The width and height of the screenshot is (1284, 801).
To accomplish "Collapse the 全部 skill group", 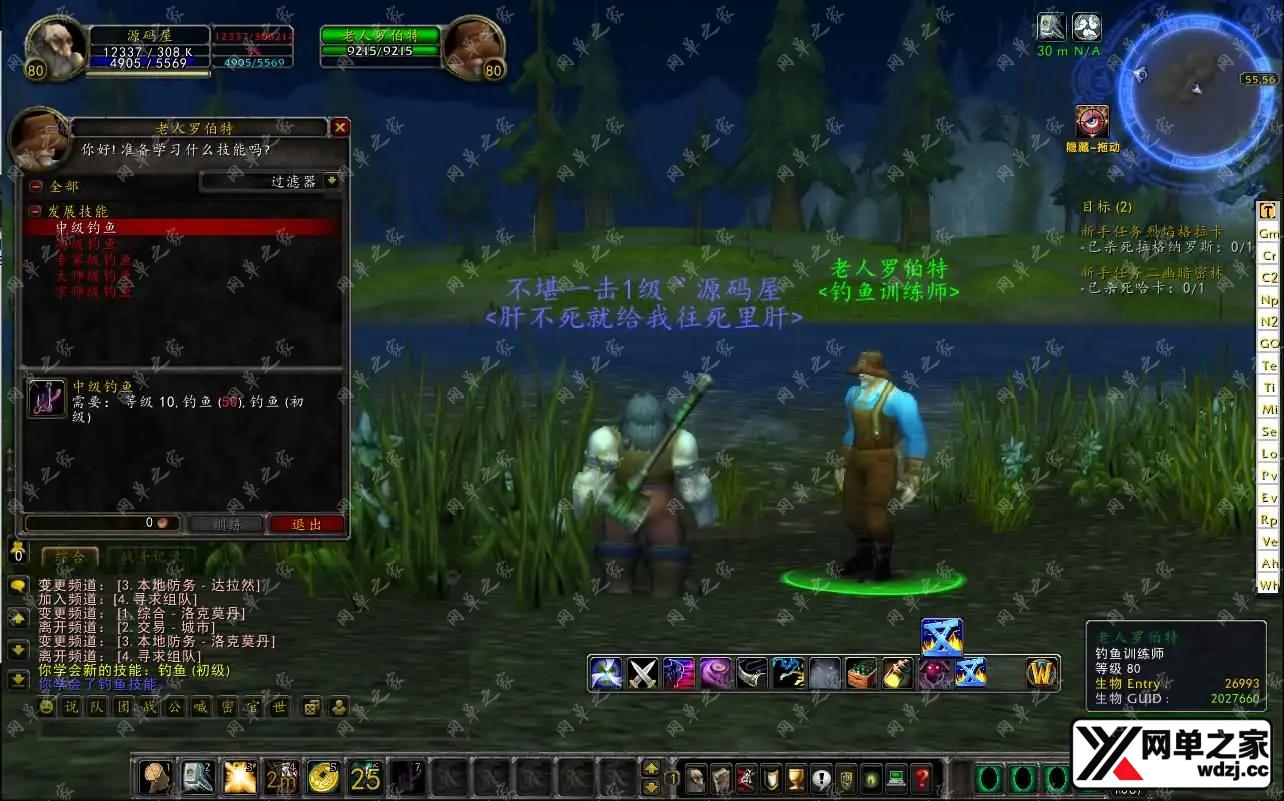I will coord(36,186).
